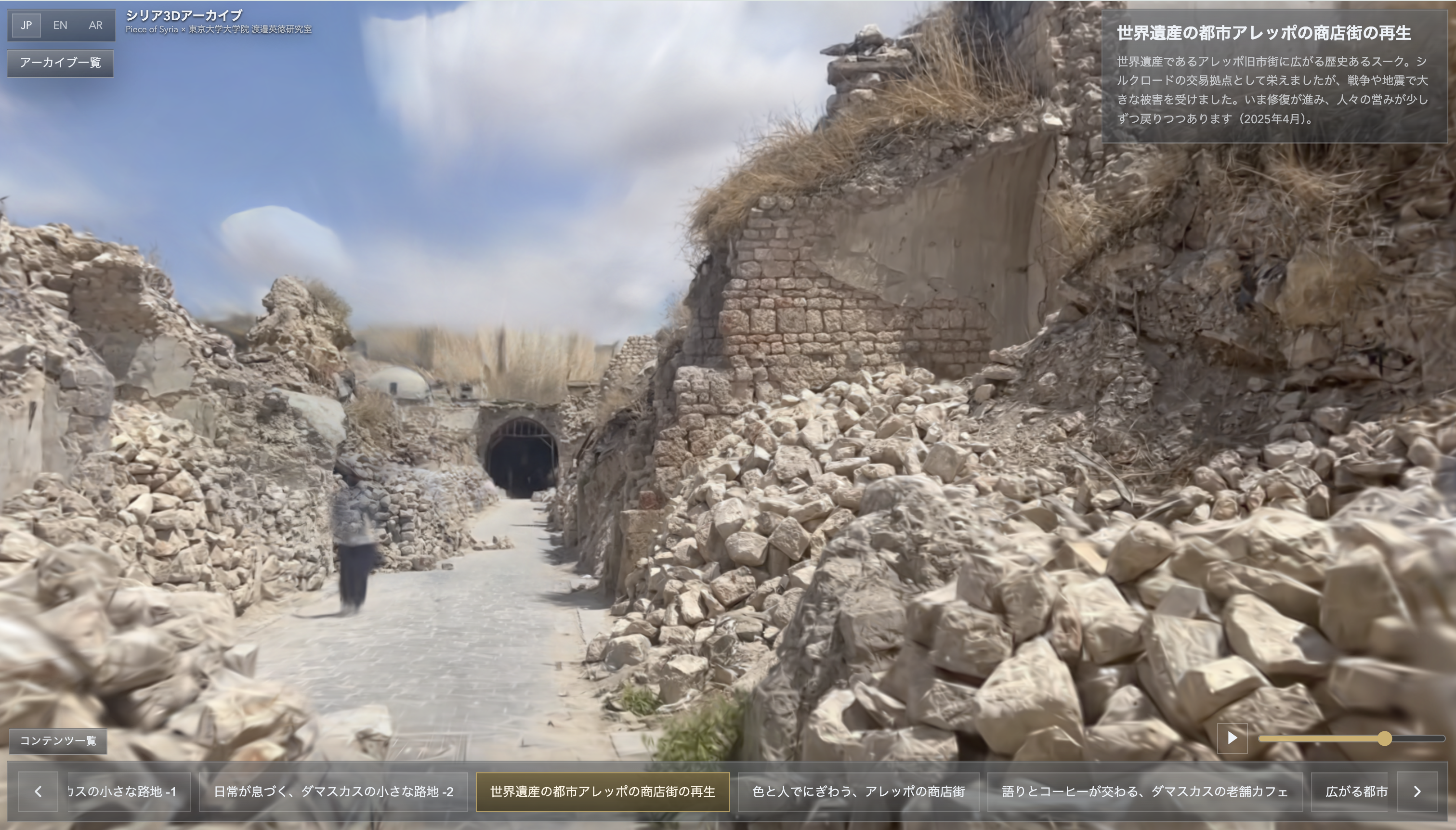Switch language to JP
1456x830 pixels.
pos(26,26)
